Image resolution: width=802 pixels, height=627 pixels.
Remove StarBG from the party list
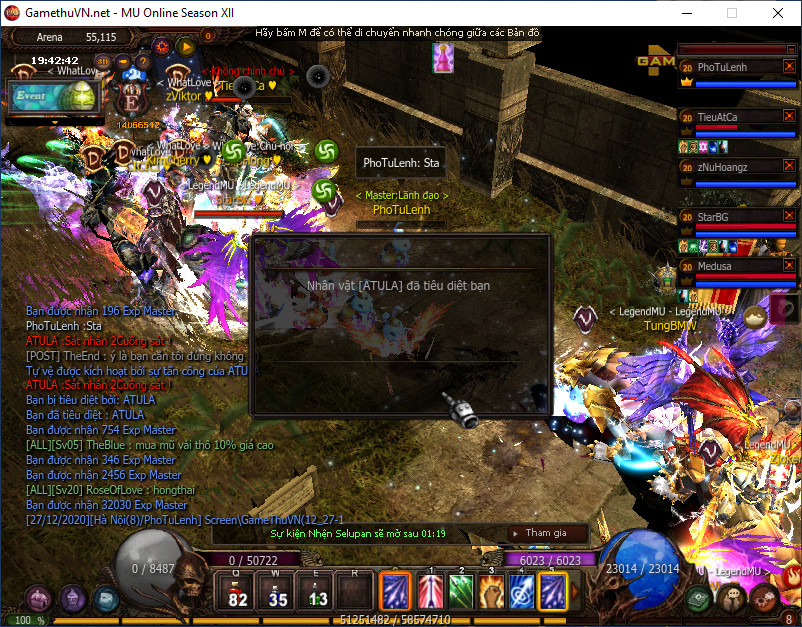point(789,216)
